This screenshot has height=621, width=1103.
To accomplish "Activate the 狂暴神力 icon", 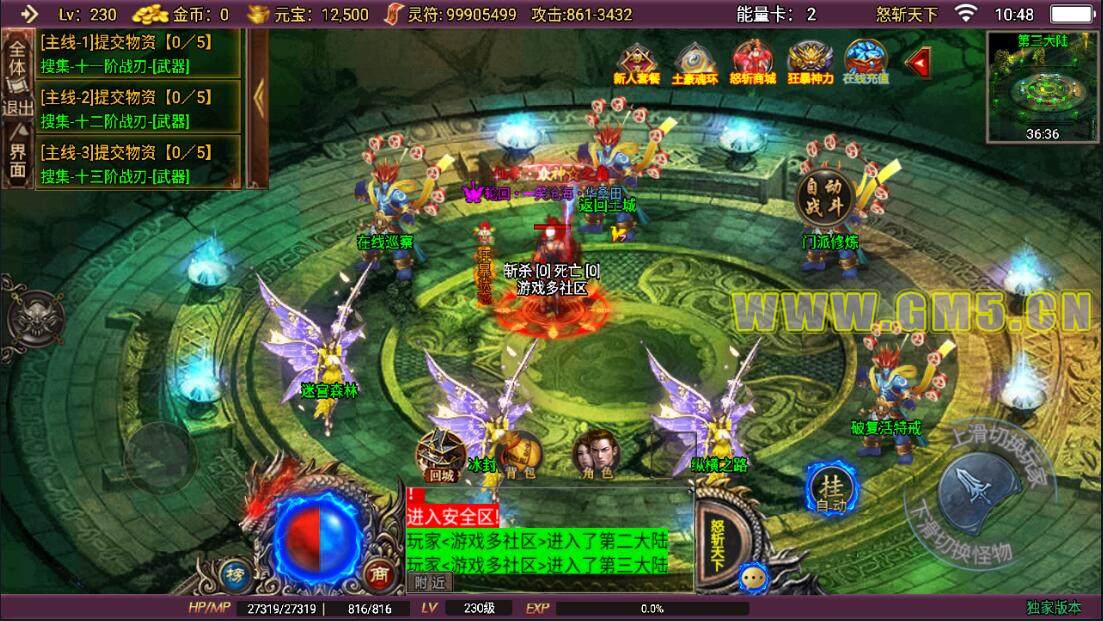I will 809,62.
